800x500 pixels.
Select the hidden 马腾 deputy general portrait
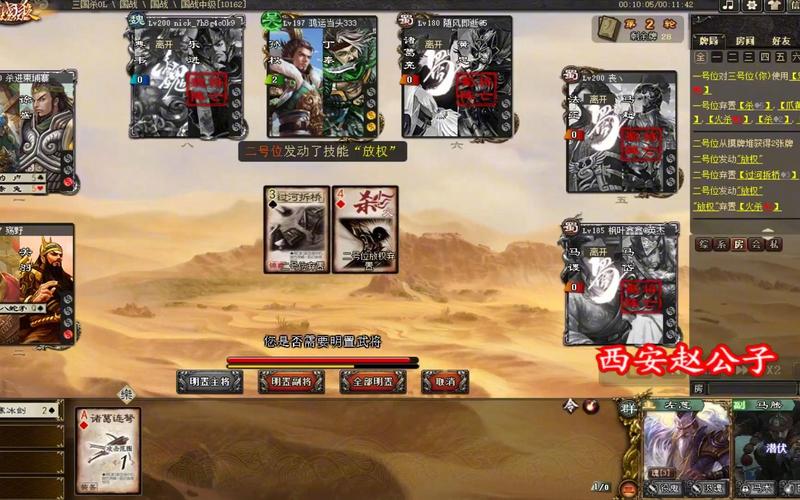tap(765, 445)
